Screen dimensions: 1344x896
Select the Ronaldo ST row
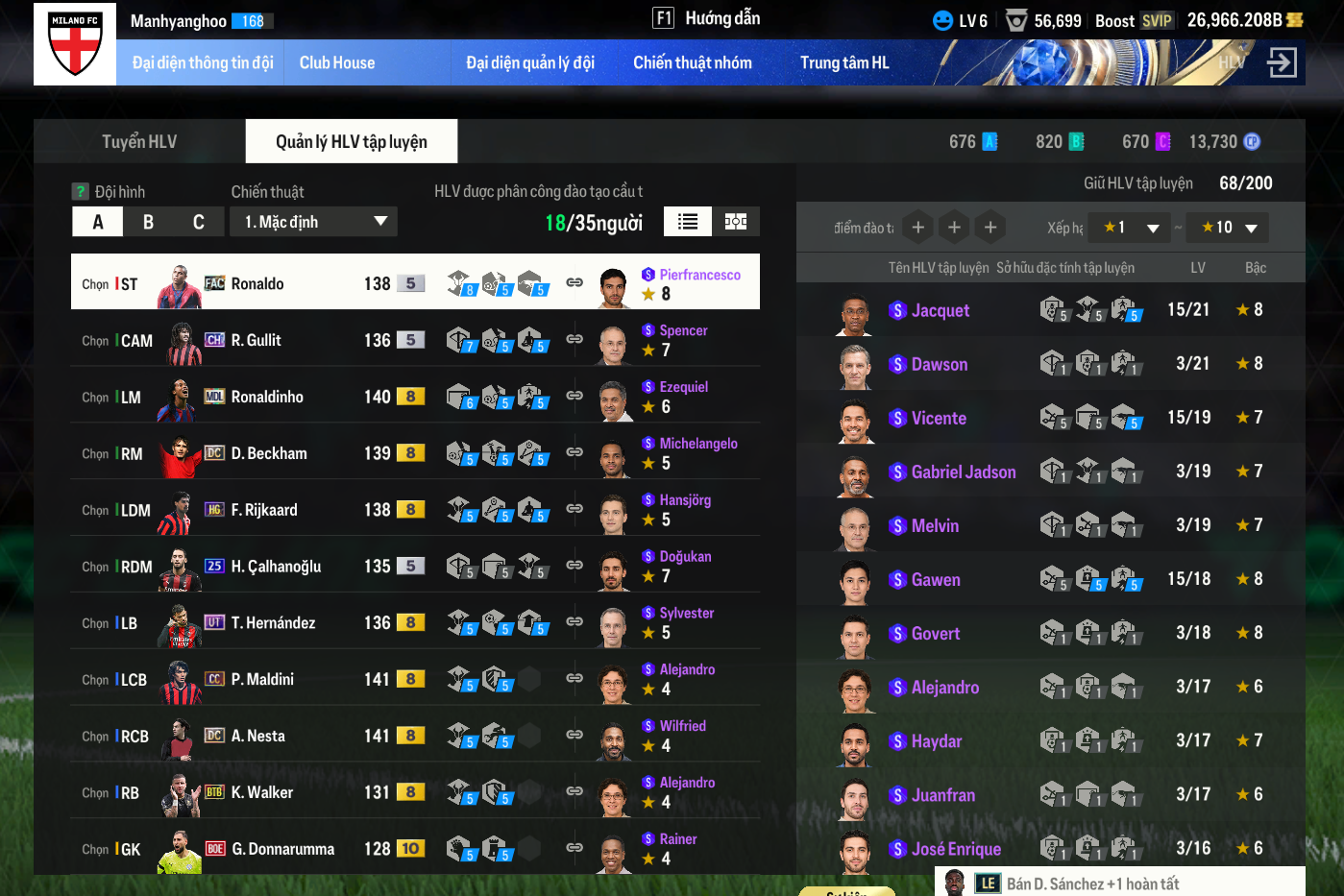(x=288, y=283)
